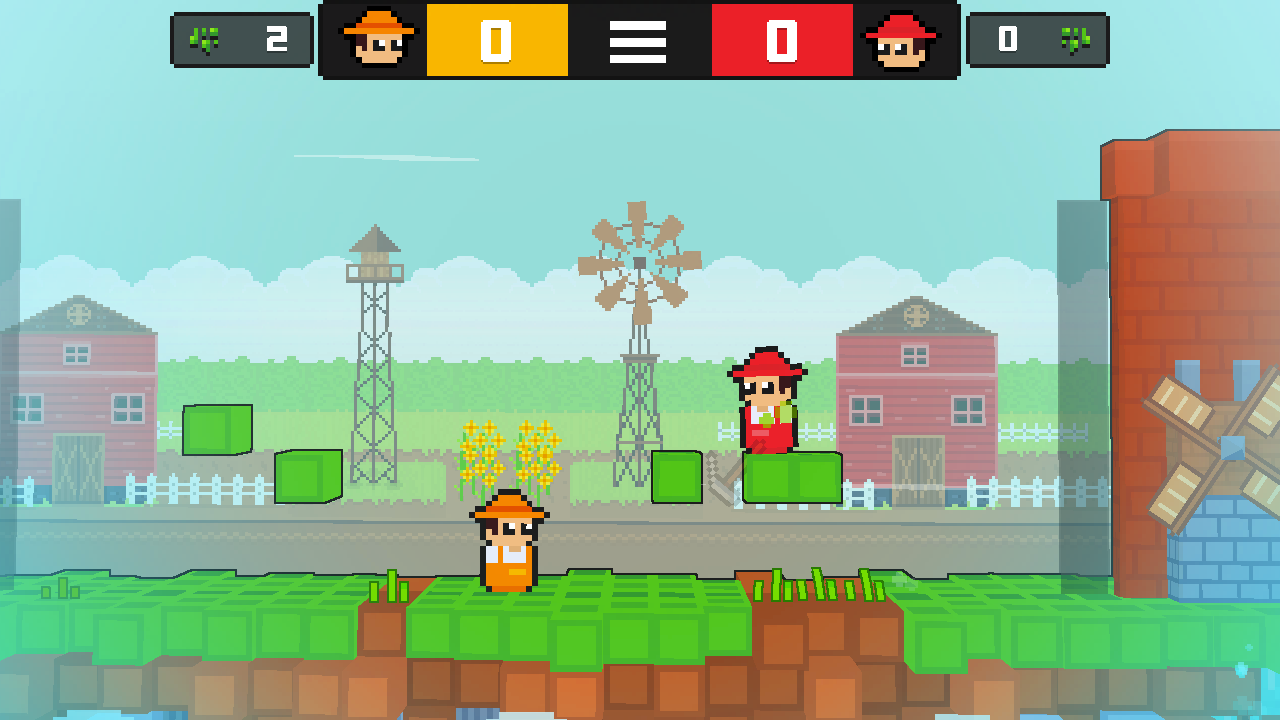Open the pause menu with the white bars icon

[638, 41]
